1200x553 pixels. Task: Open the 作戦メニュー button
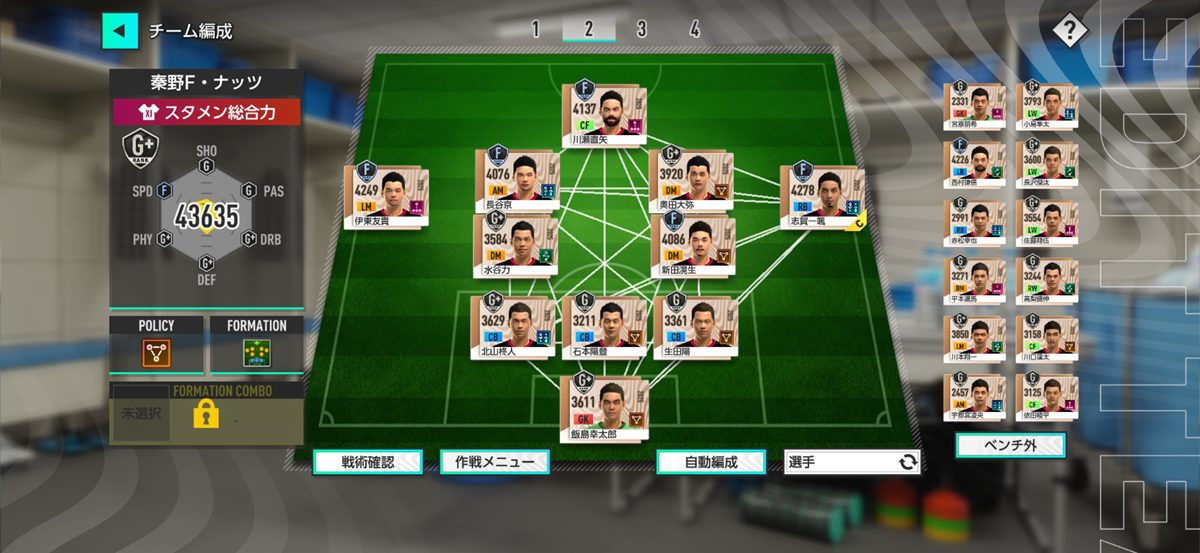click(x=495, y=462)
